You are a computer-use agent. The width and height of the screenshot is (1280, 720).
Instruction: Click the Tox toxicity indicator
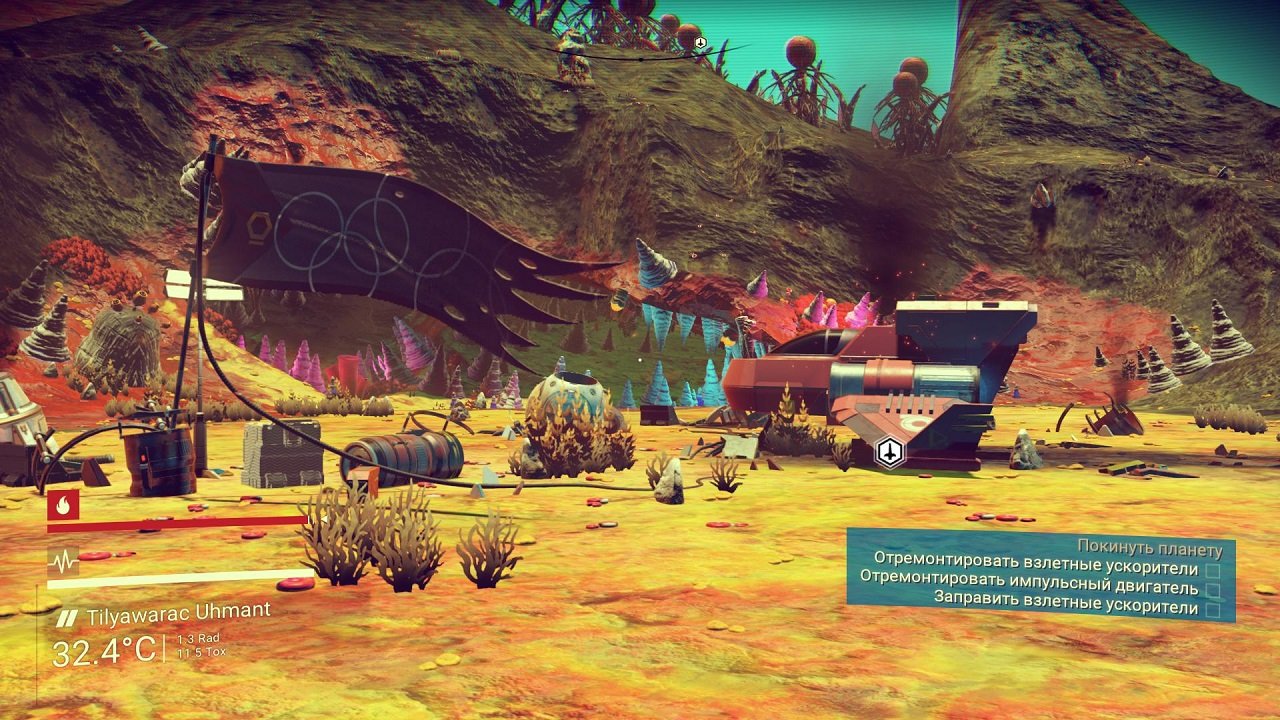(202, 651)
